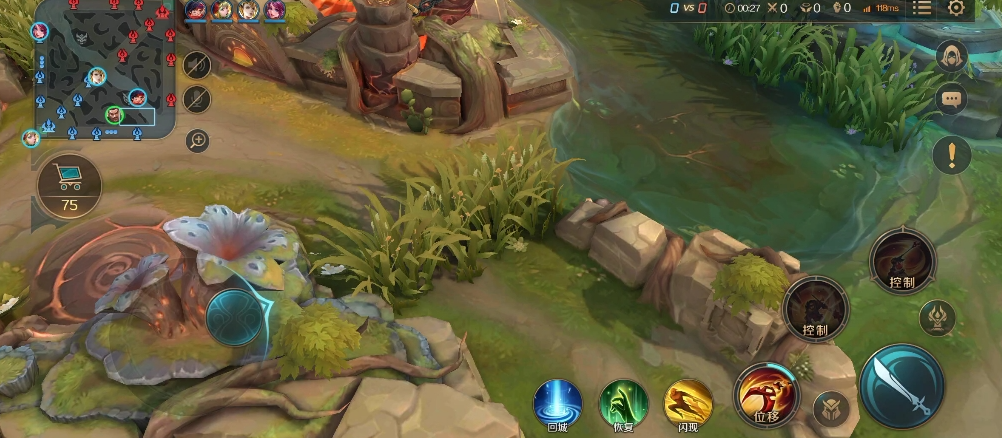Open the shop cart showing 75 gold
The image size is (1002, 438).
69,185
